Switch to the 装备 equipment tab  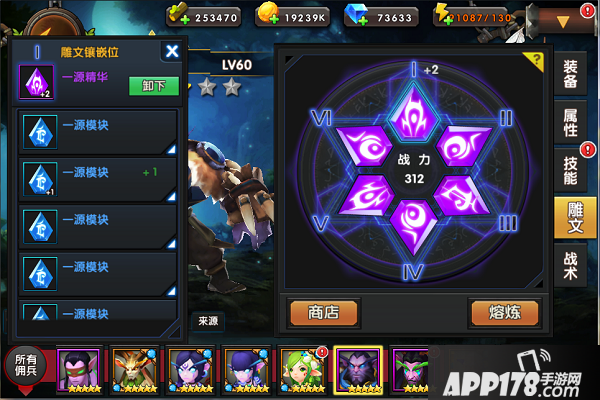click(x=570, y=75)
